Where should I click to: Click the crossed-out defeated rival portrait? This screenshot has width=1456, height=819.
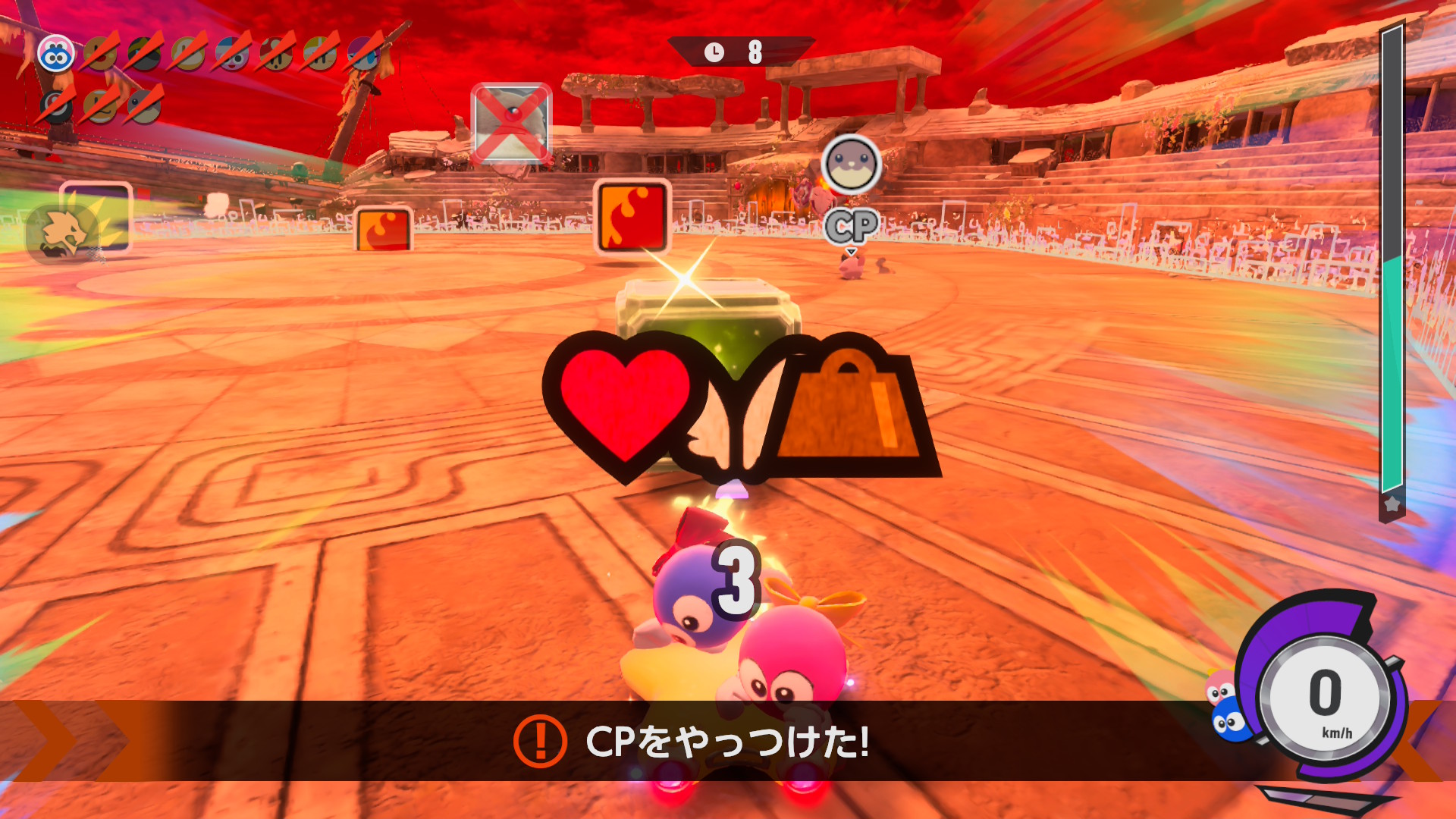[511, 124]
